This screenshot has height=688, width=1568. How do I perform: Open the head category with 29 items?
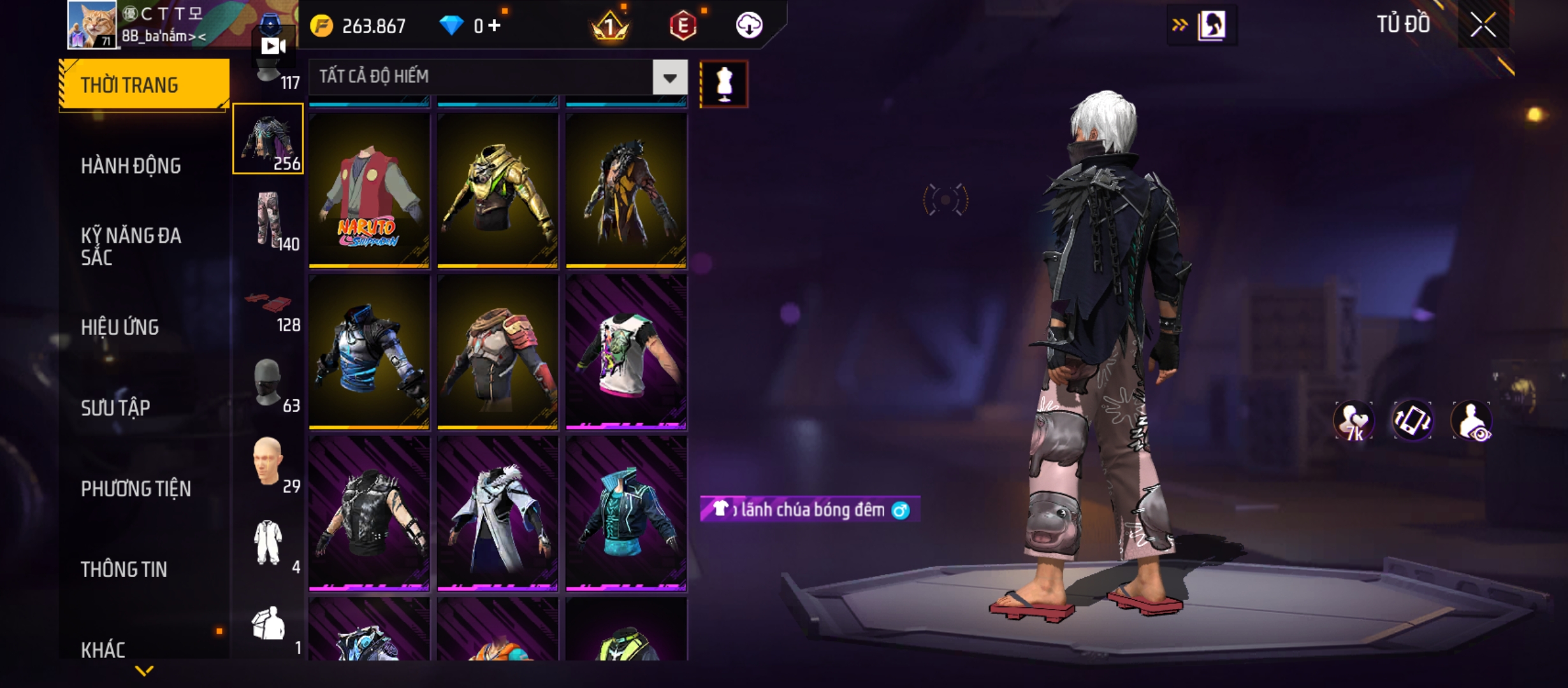click(268, 463)
